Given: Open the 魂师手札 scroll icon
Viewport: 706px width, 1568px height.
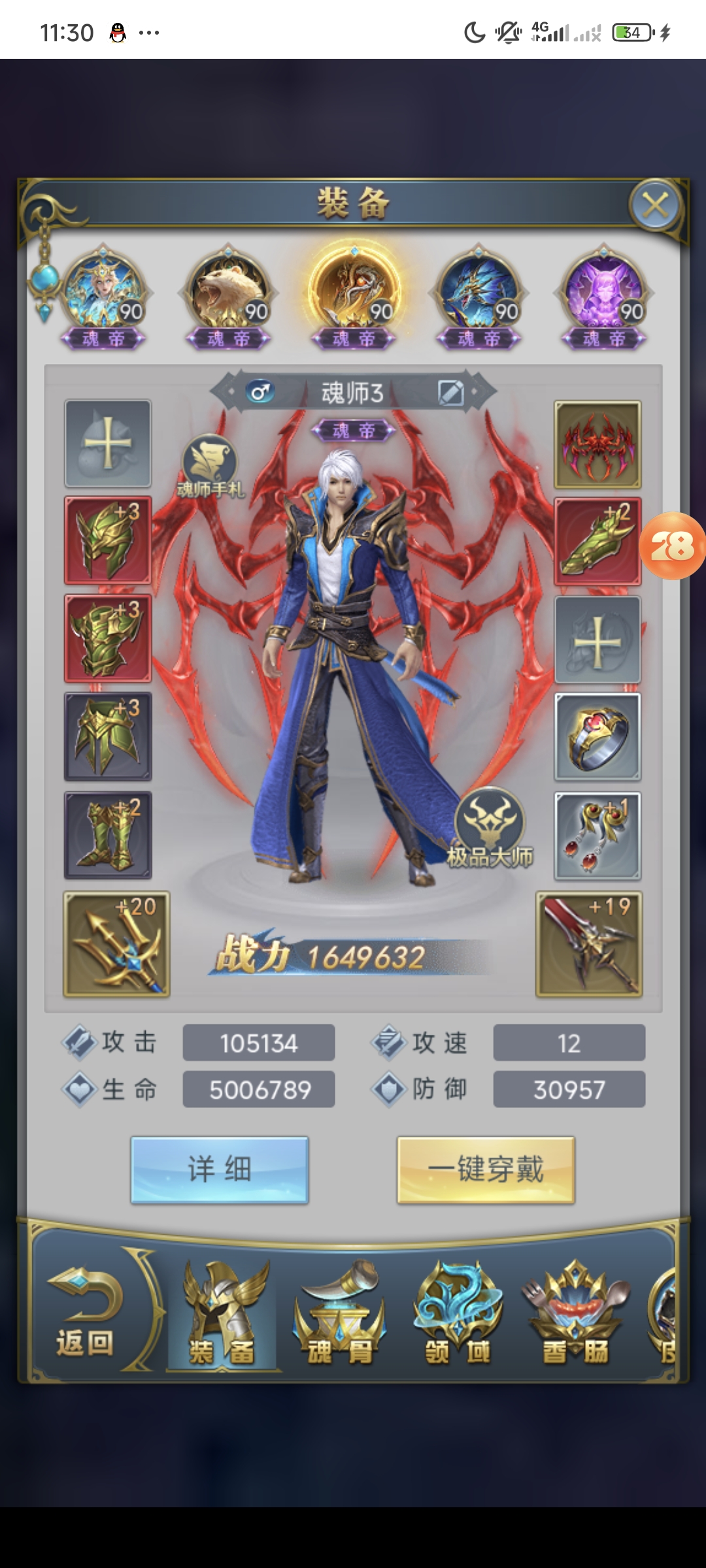Looking at the screenshot, I should pyautogui.click(x=210, y=465).
